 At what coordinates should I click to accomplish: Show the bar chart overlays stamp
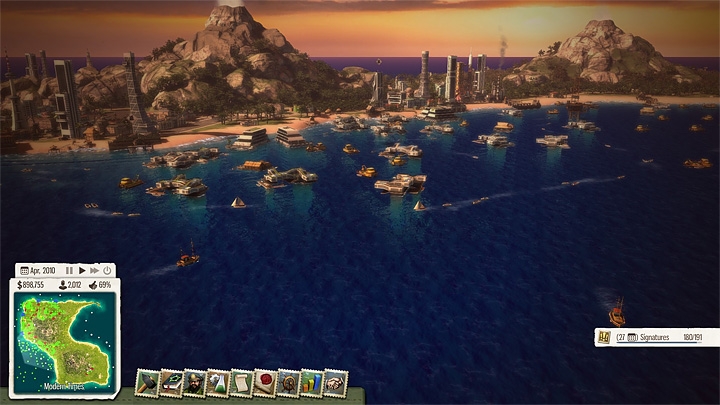pos(312,382)
